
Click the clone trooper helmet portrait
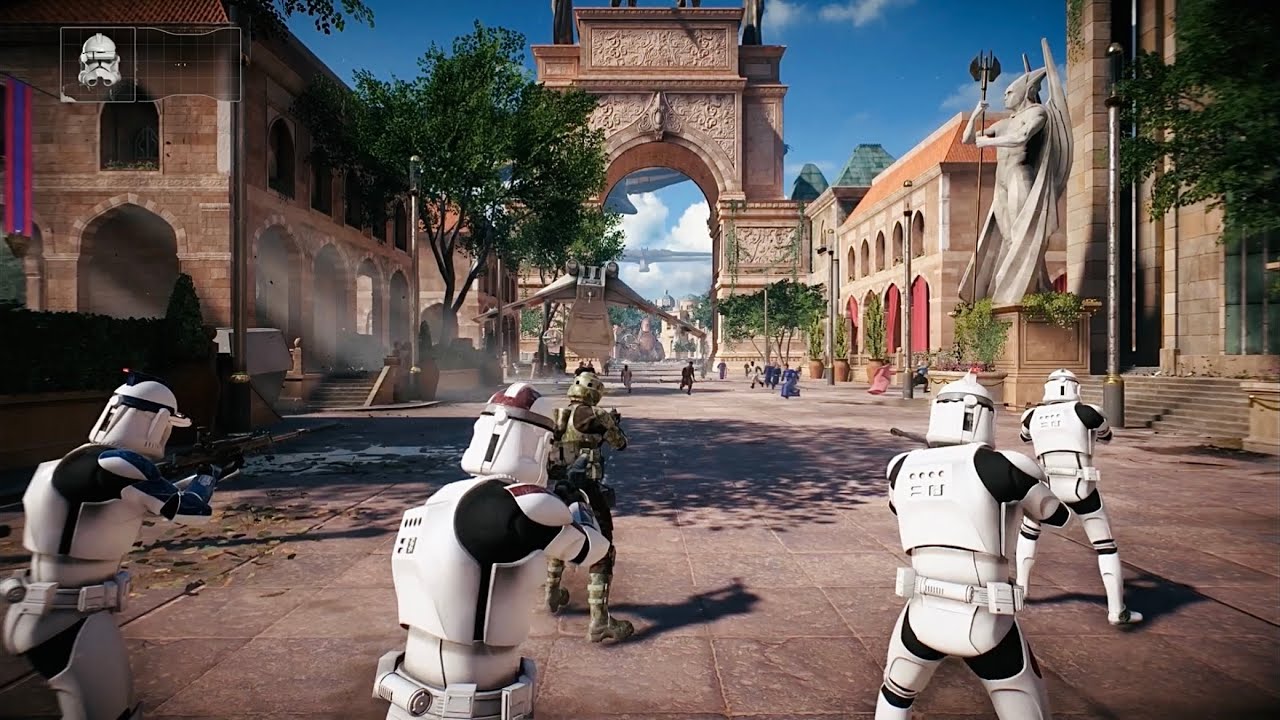(x=98, y=64)
